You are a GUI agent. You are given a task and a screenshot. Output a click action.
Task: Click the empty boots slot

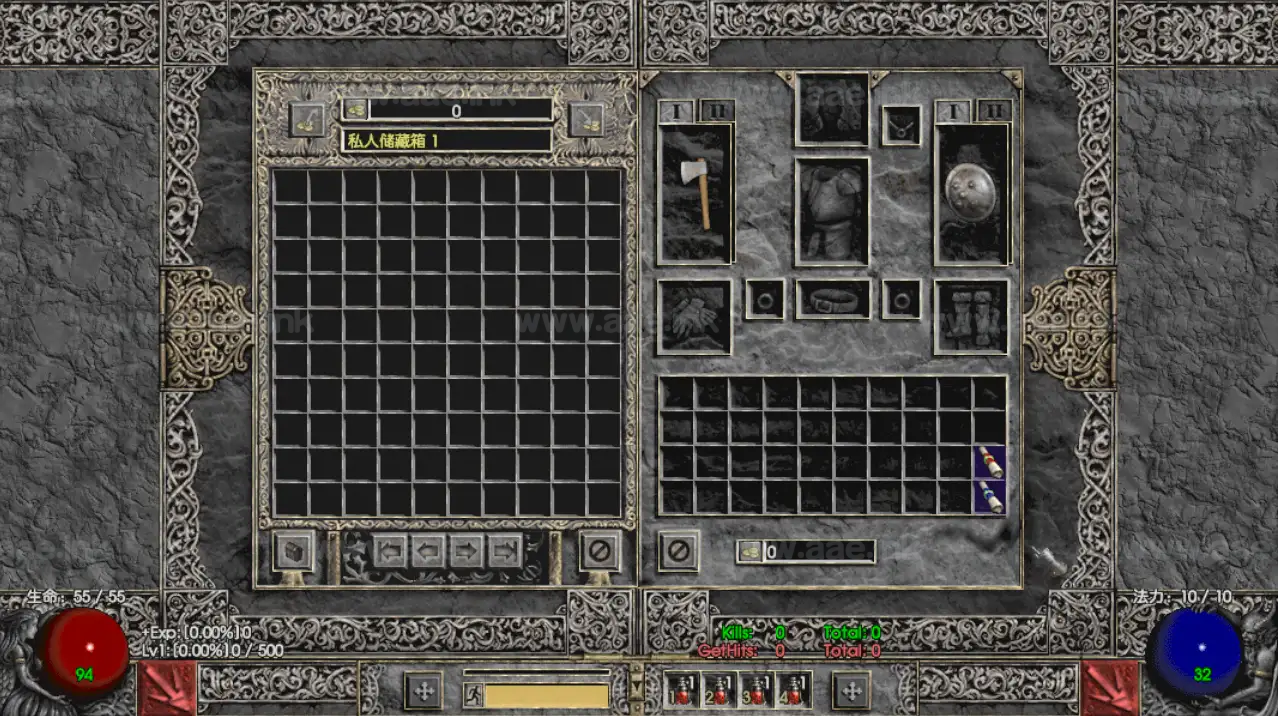click(x=971, y=316)
